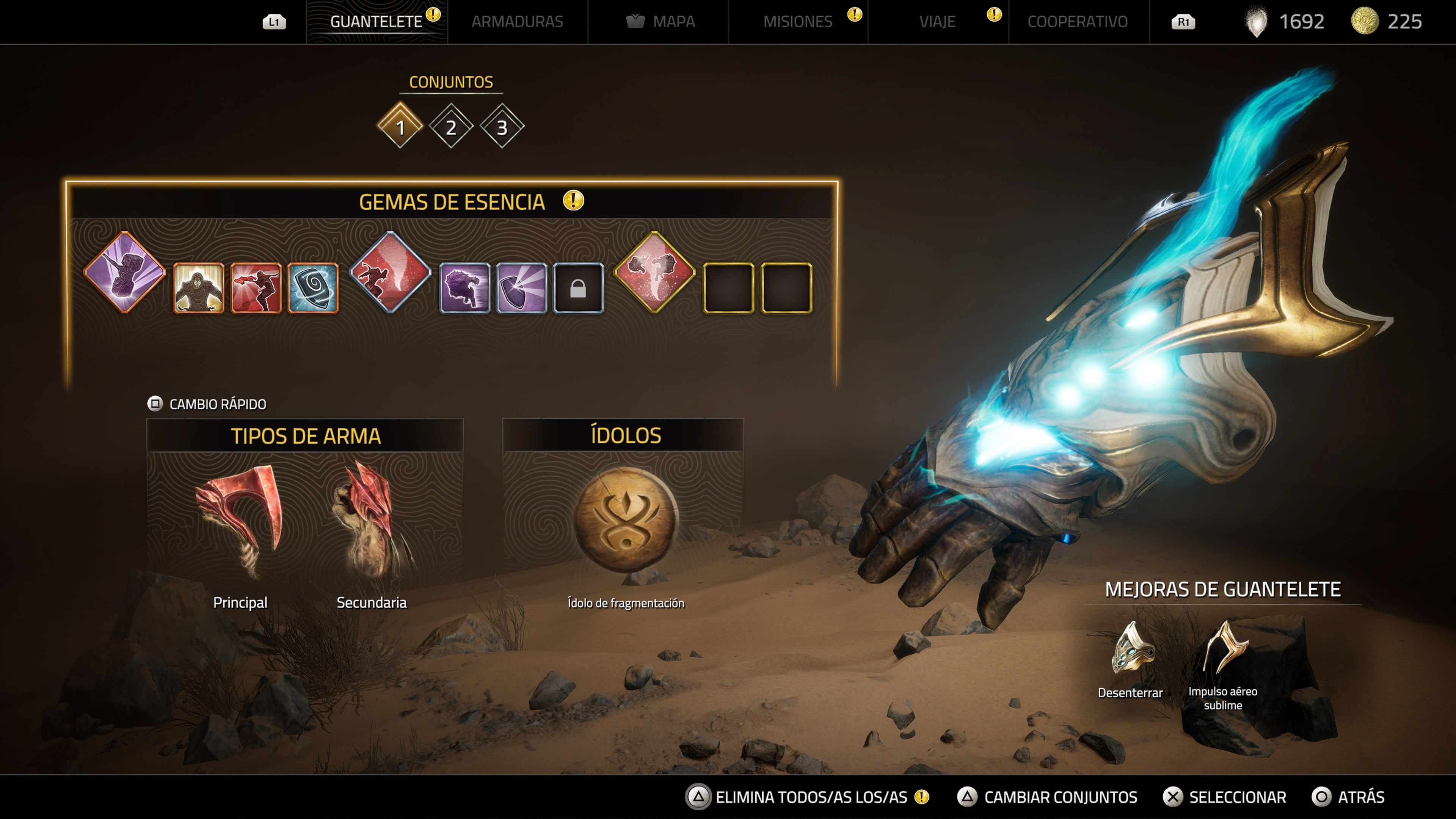Select the purple diamond essence gem
1456x819 pixels.
[124, 272]
